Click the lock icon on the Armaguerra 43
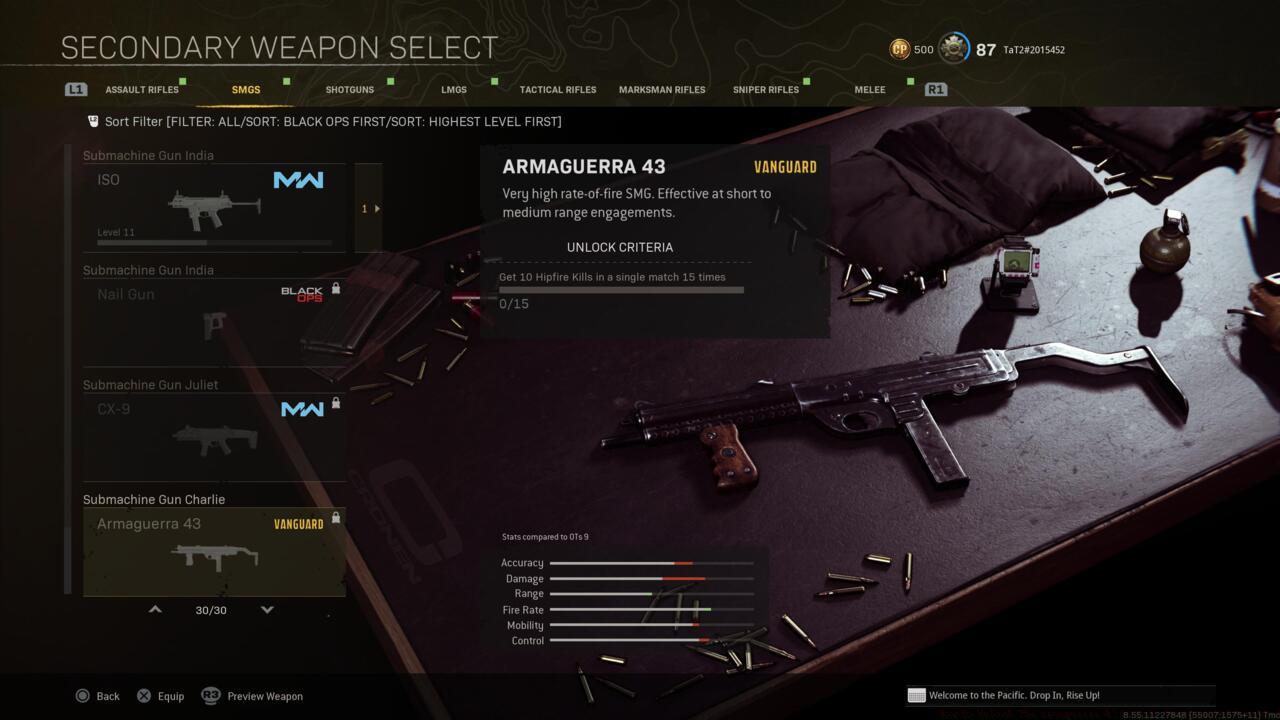The width and height of the screenshot is (1280, 720). 336,517
